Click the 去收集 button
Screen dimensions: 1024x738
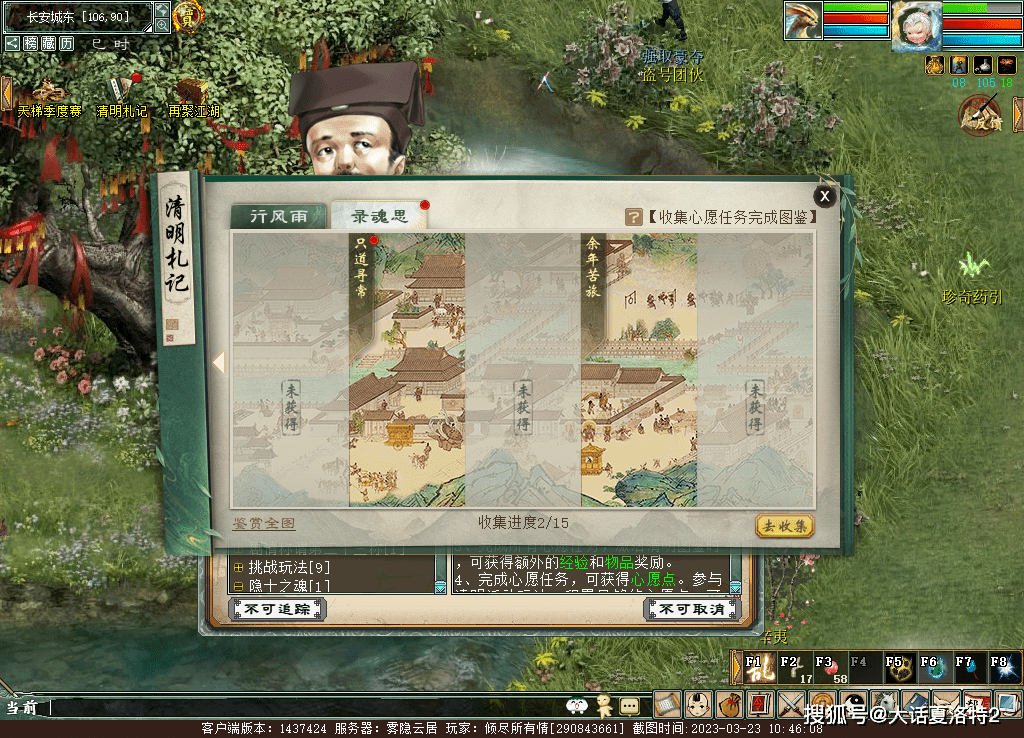784,526
